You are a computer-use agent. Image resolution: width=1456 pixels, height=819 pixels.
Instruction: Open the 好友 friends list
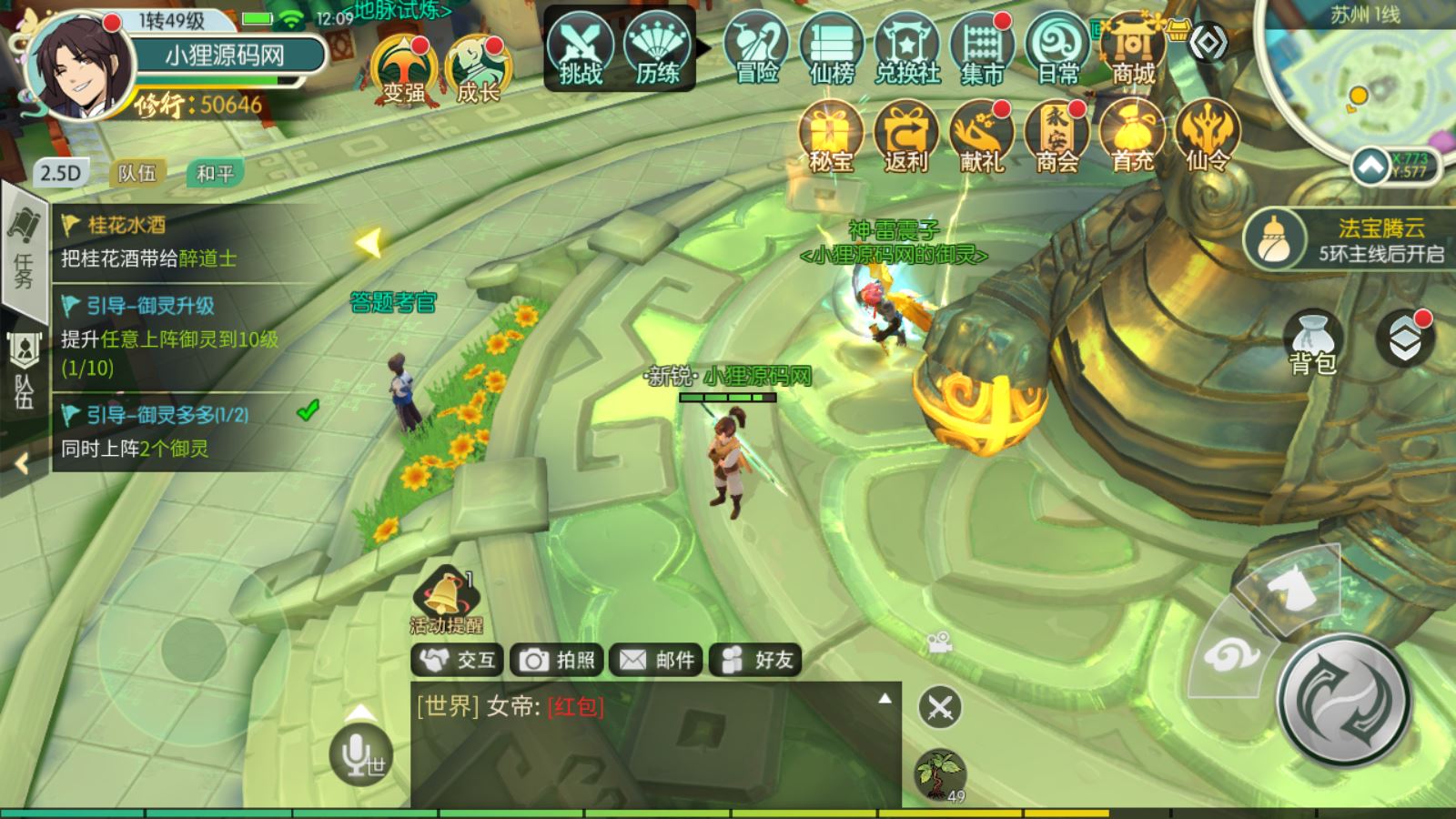click(x=755, y=660)
